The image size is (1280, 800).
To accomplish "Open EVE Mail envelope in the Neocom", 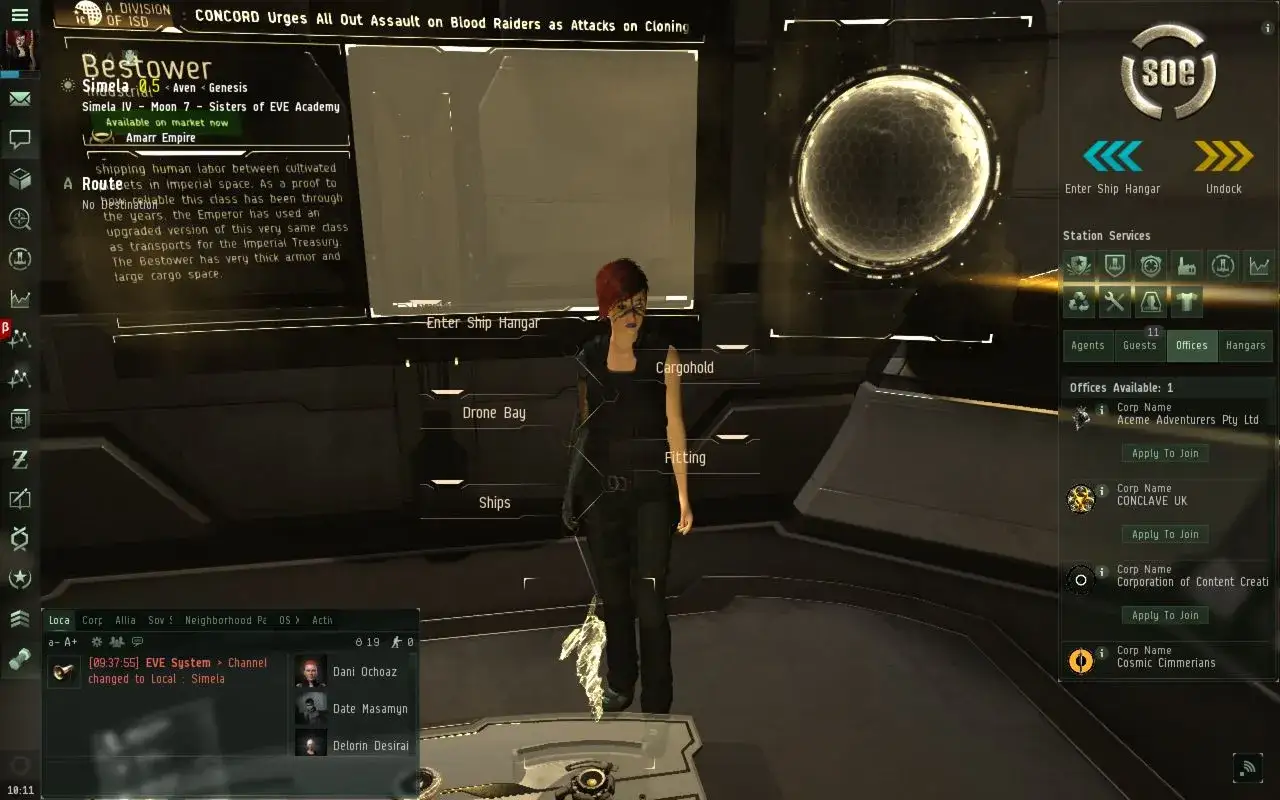I will click(20, 99).
